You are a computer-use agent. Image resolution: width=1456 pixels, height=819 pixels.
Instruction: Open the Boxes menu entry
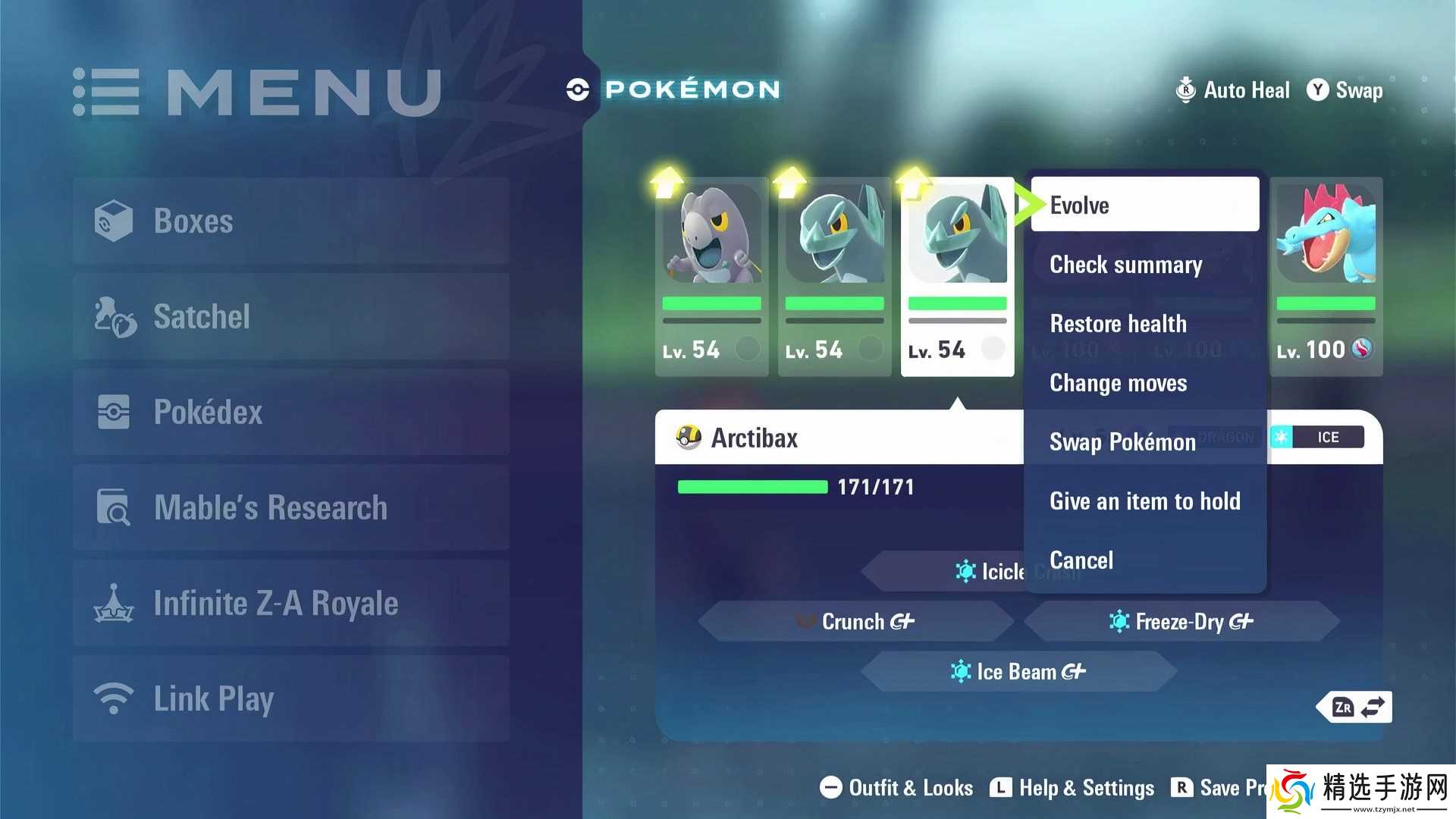tap(291, 221)
